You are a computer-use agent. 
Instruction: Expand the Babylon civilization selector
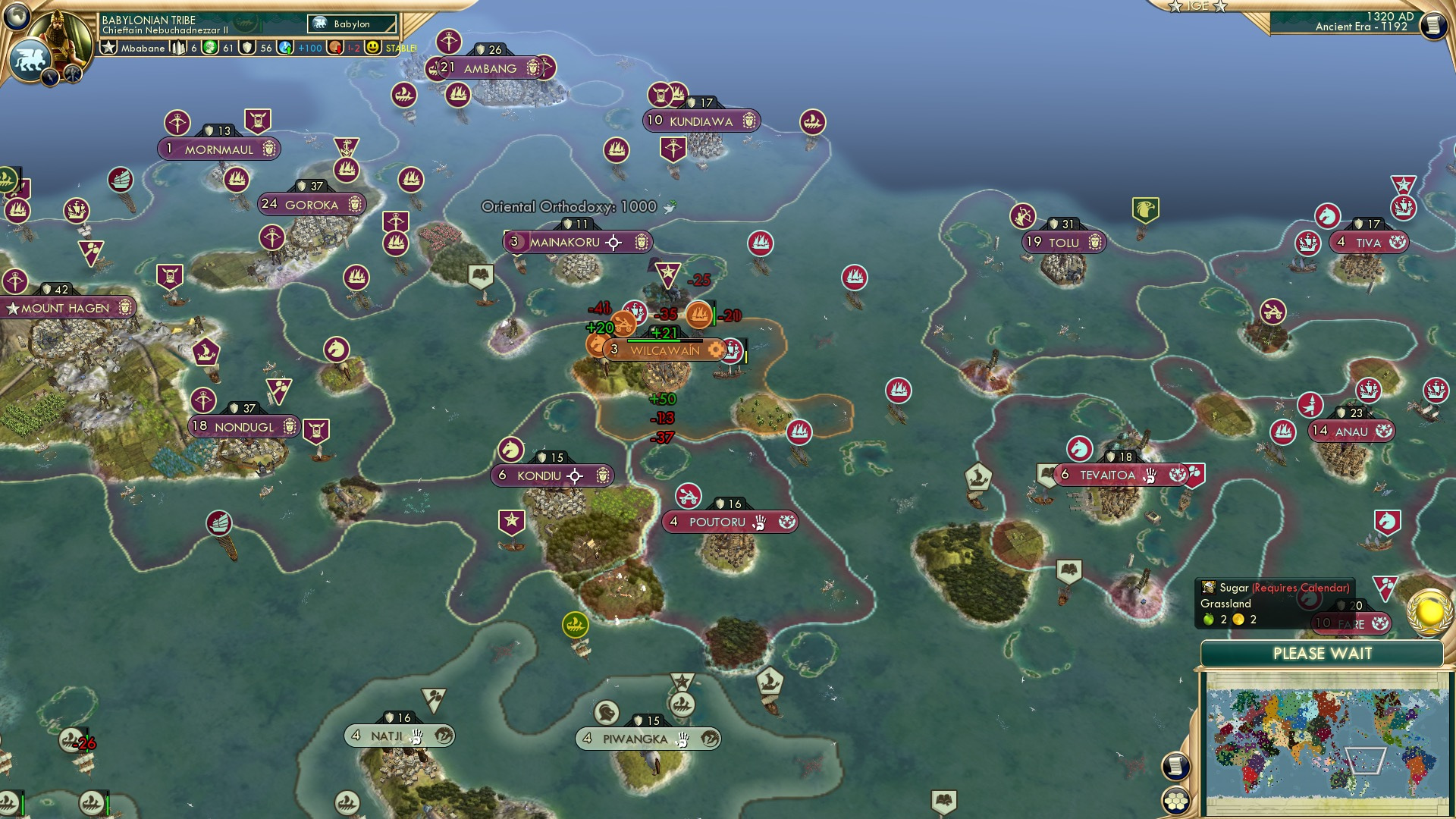coord(352,24)
